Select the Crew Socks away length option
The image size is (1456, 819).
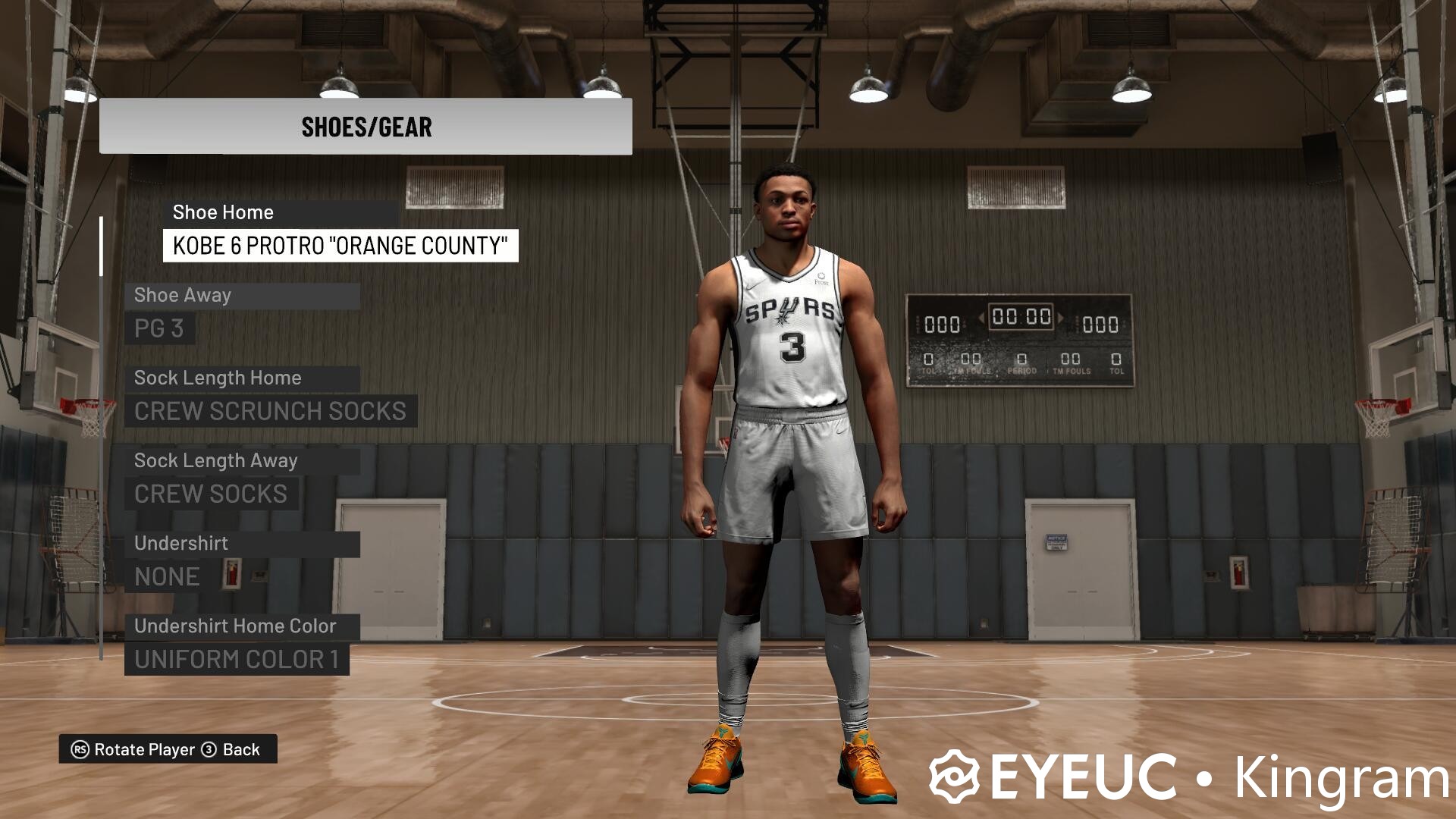click(211, 494)
